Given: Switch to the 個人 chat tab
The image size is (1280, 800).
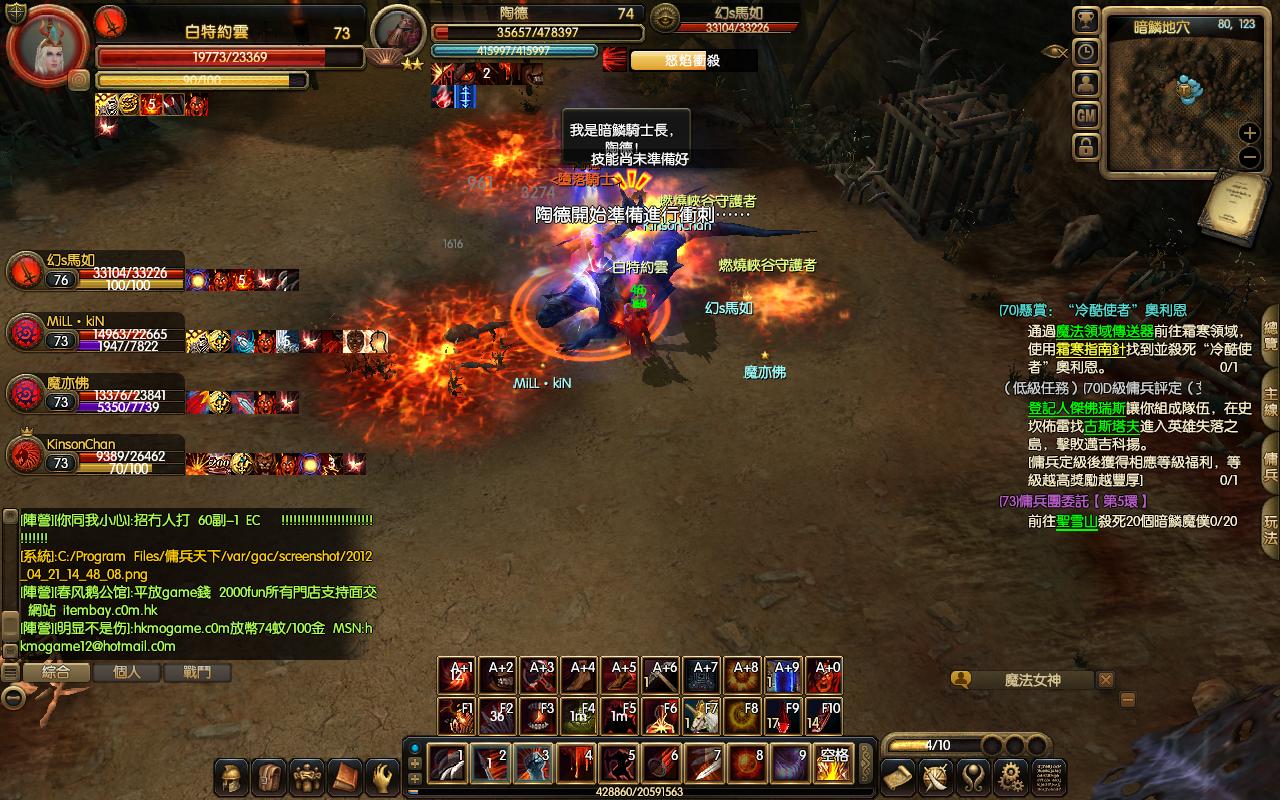Looking at the screenshot, I should [127, 672].
